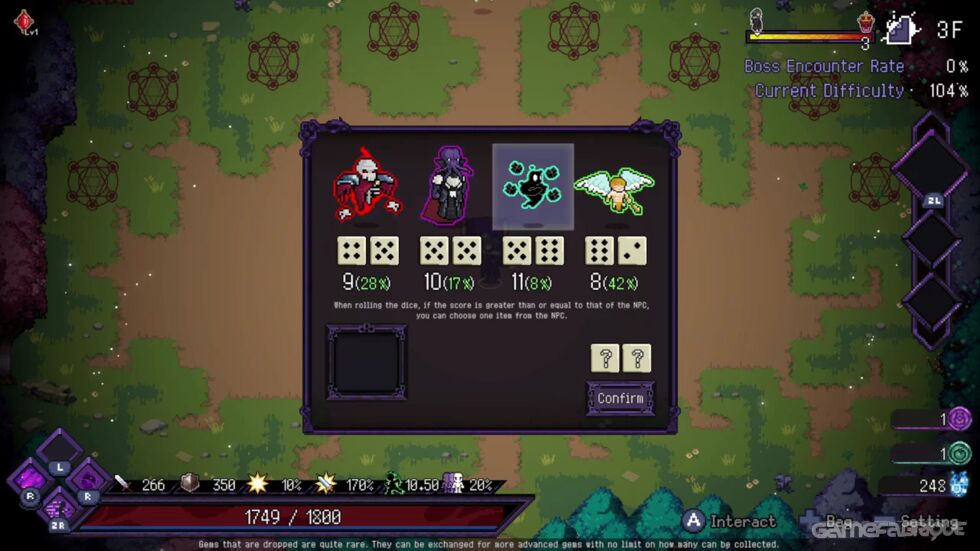Click the Confirm button
The image size is (980, 551).
pyautogui.click(x=620, y=398)
